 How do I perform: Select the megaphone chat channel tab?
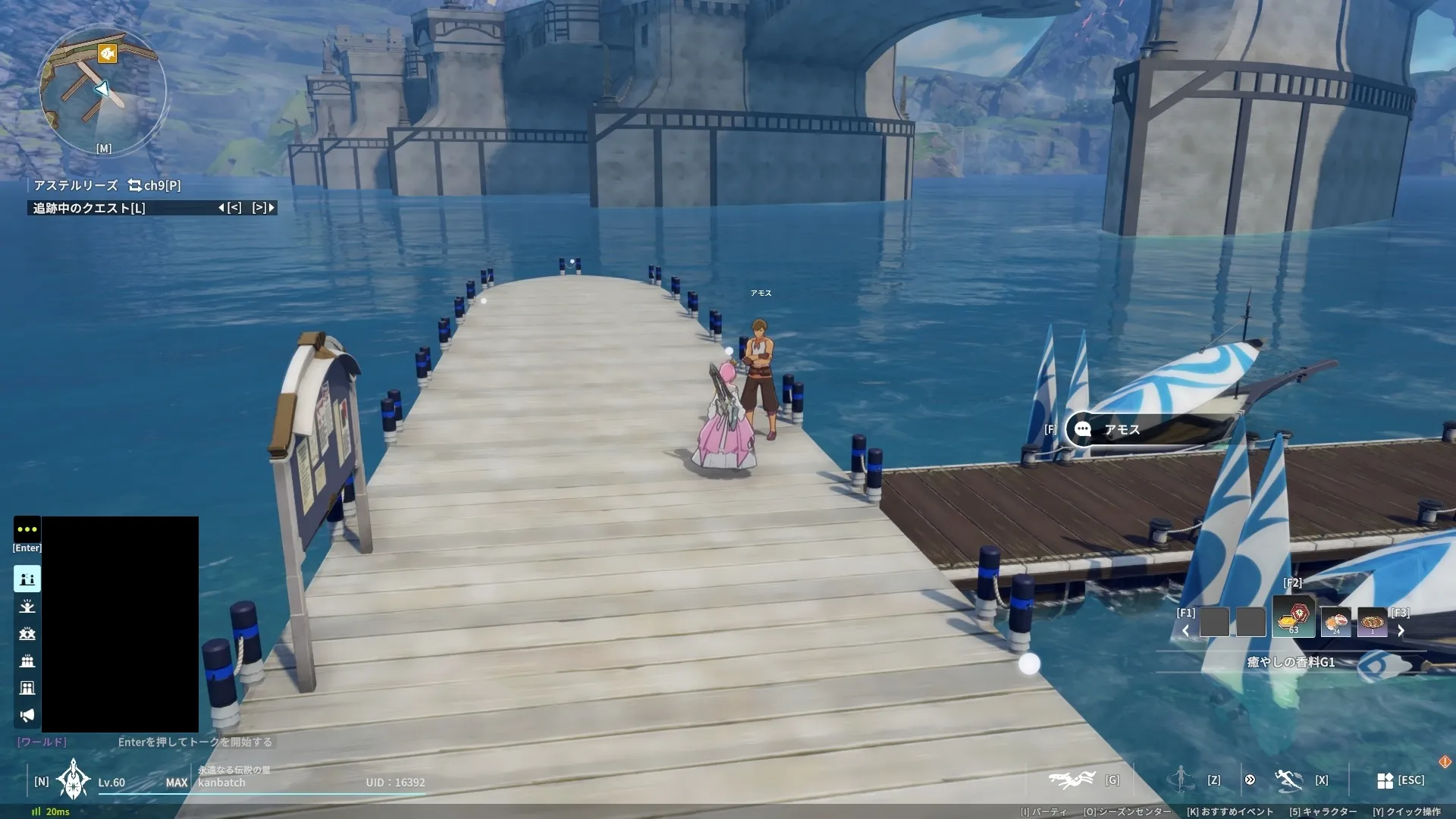pos(27,715)
